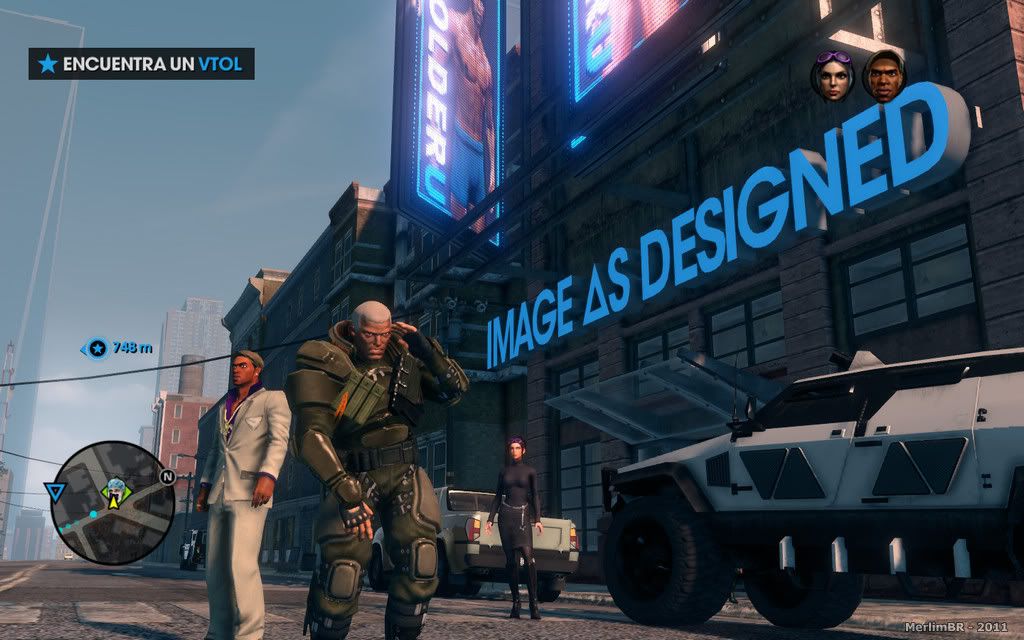Click the blue triangle marker beside the minimap
The height and width of the screenshot is (640, 1024).
click(54, 491)
